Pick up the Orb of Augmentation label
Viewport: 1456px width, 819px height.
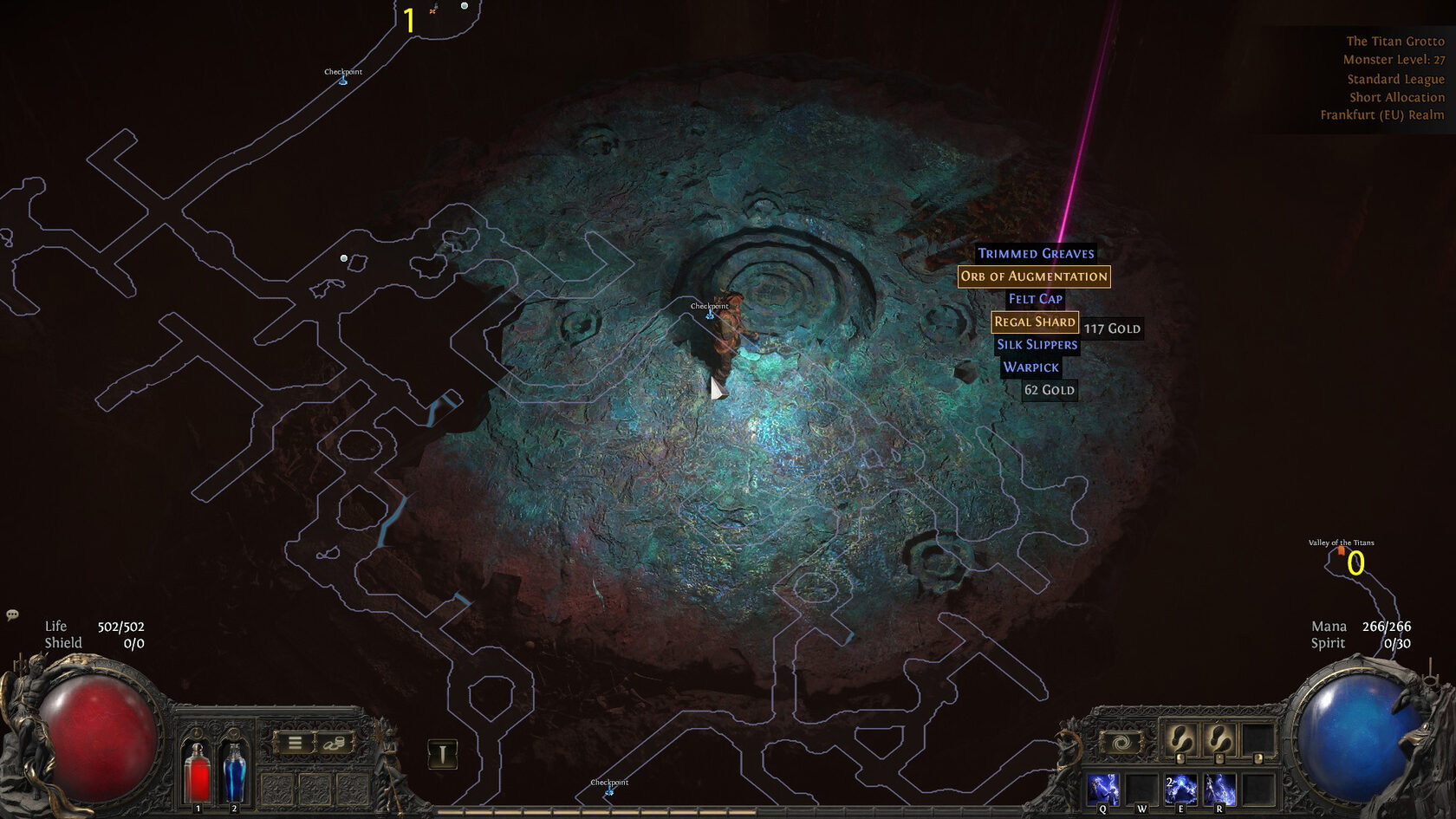click(x=1034, y=276)
